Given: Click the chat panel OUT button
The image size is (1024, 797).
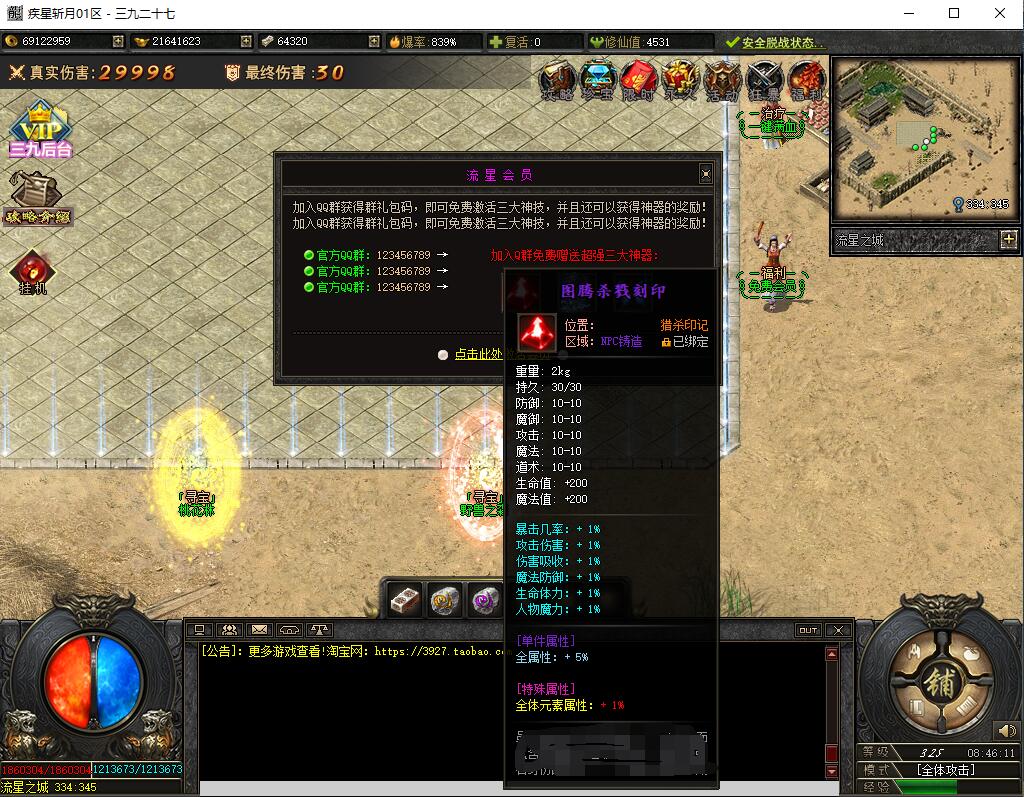Looking at the screenshot, I should pos(808,630).
